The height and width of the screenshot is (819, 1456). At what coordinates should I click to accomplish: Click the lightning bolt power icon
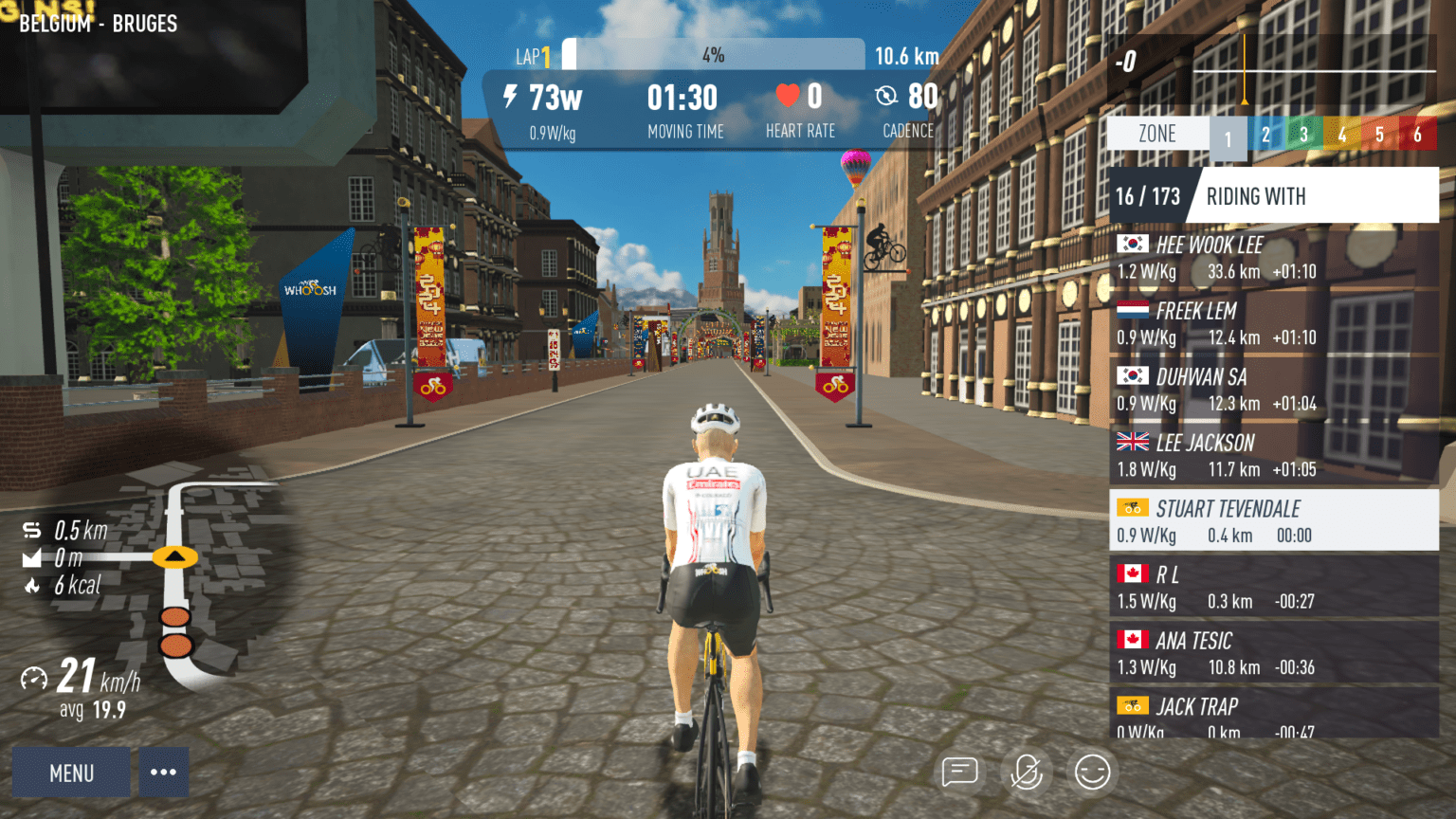click(510, 96)
